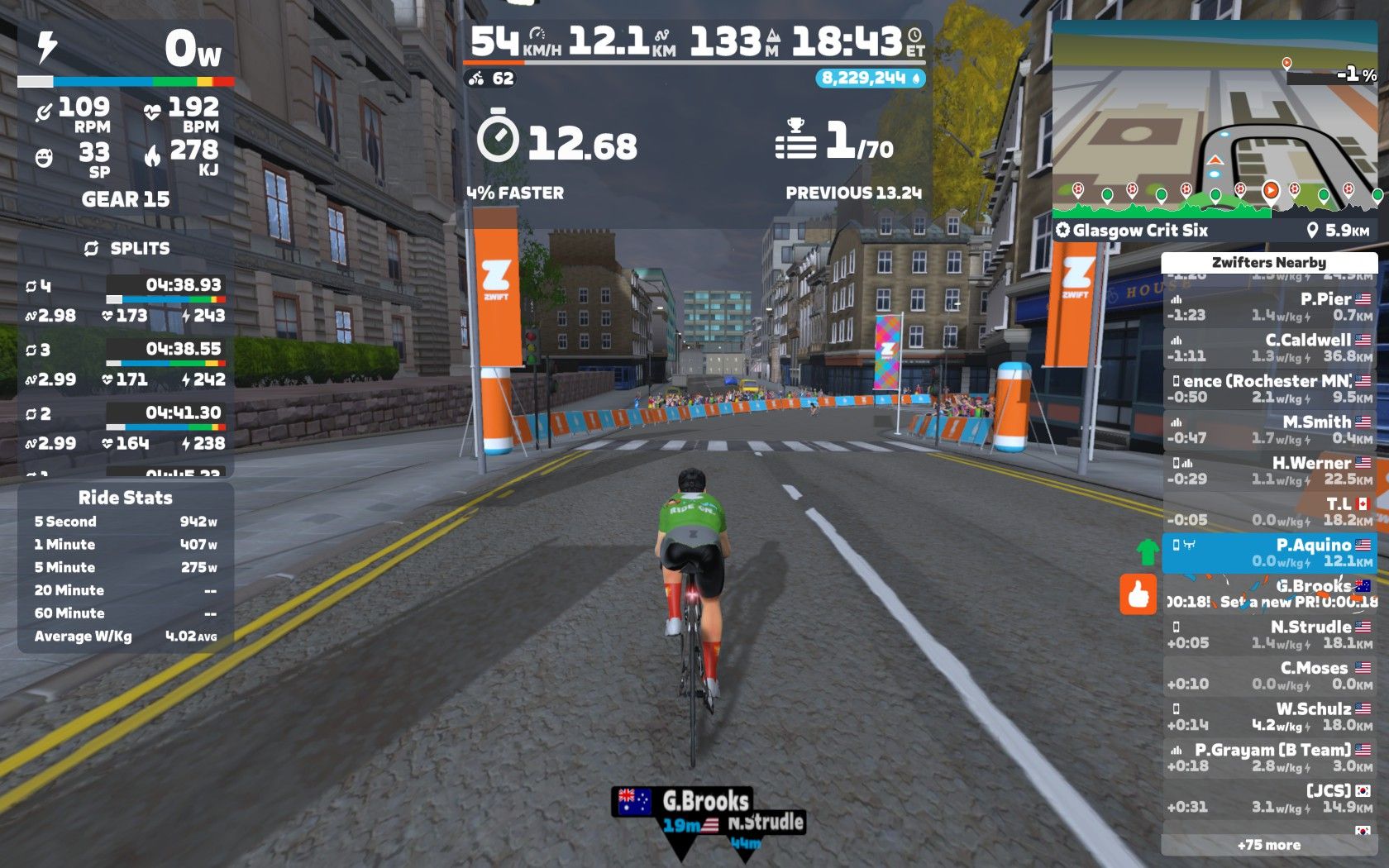Click the Zwifters Nearby header

pos(1269,263)
